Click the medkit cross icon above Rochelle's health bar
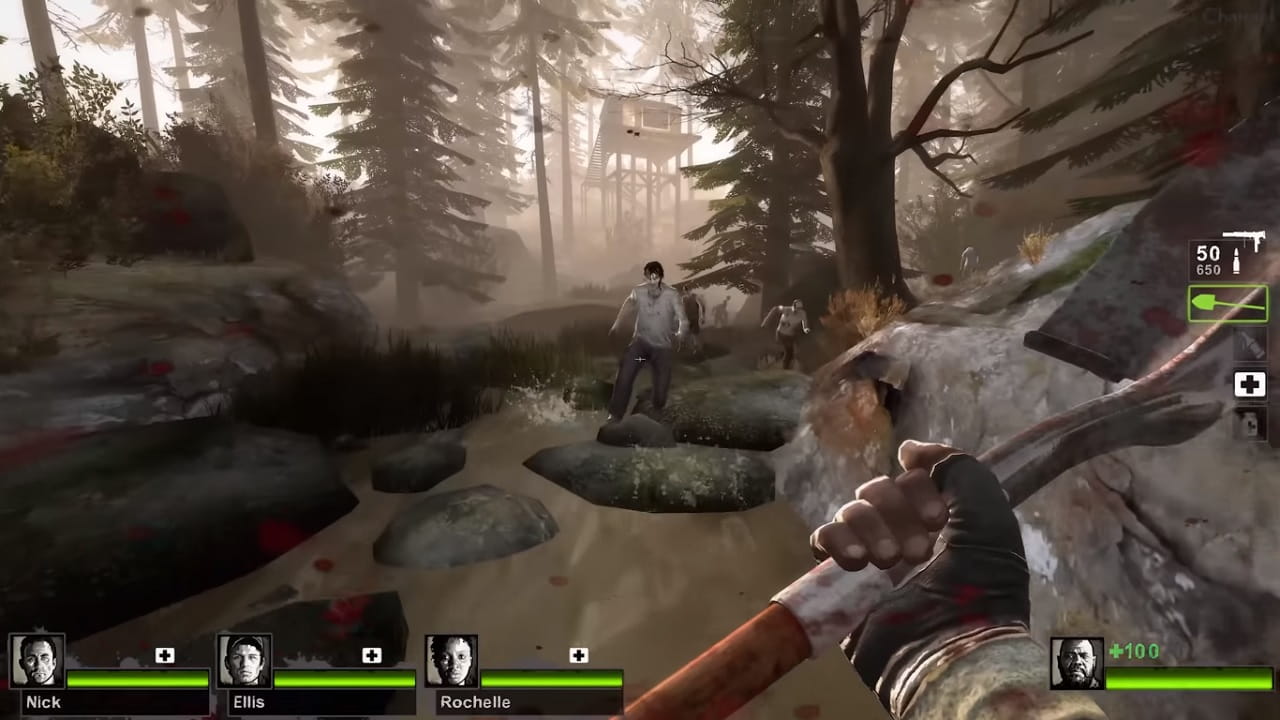 pyautogui.click(x=578, y=655)
